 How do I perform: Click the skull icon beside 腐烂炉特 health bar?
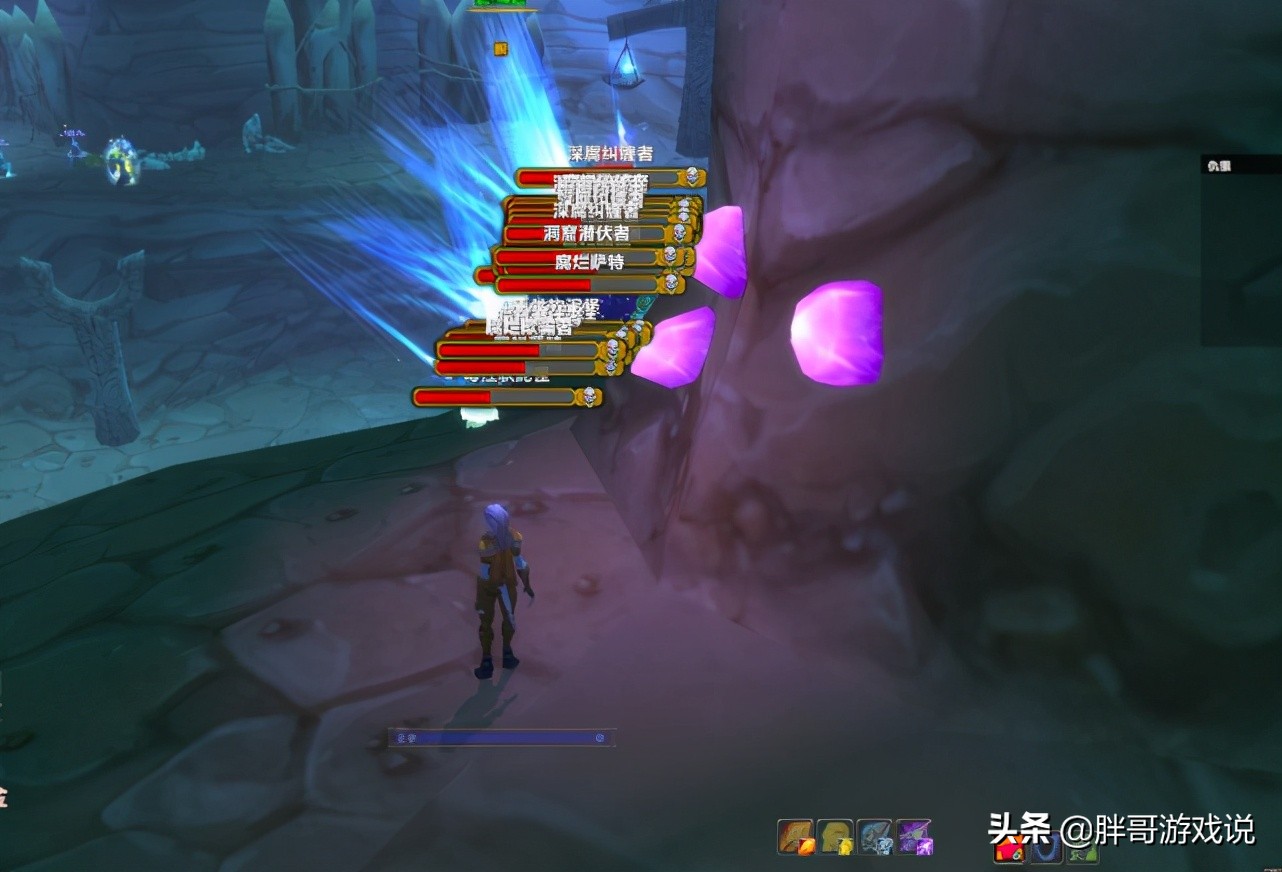click(x=669, y=256)
